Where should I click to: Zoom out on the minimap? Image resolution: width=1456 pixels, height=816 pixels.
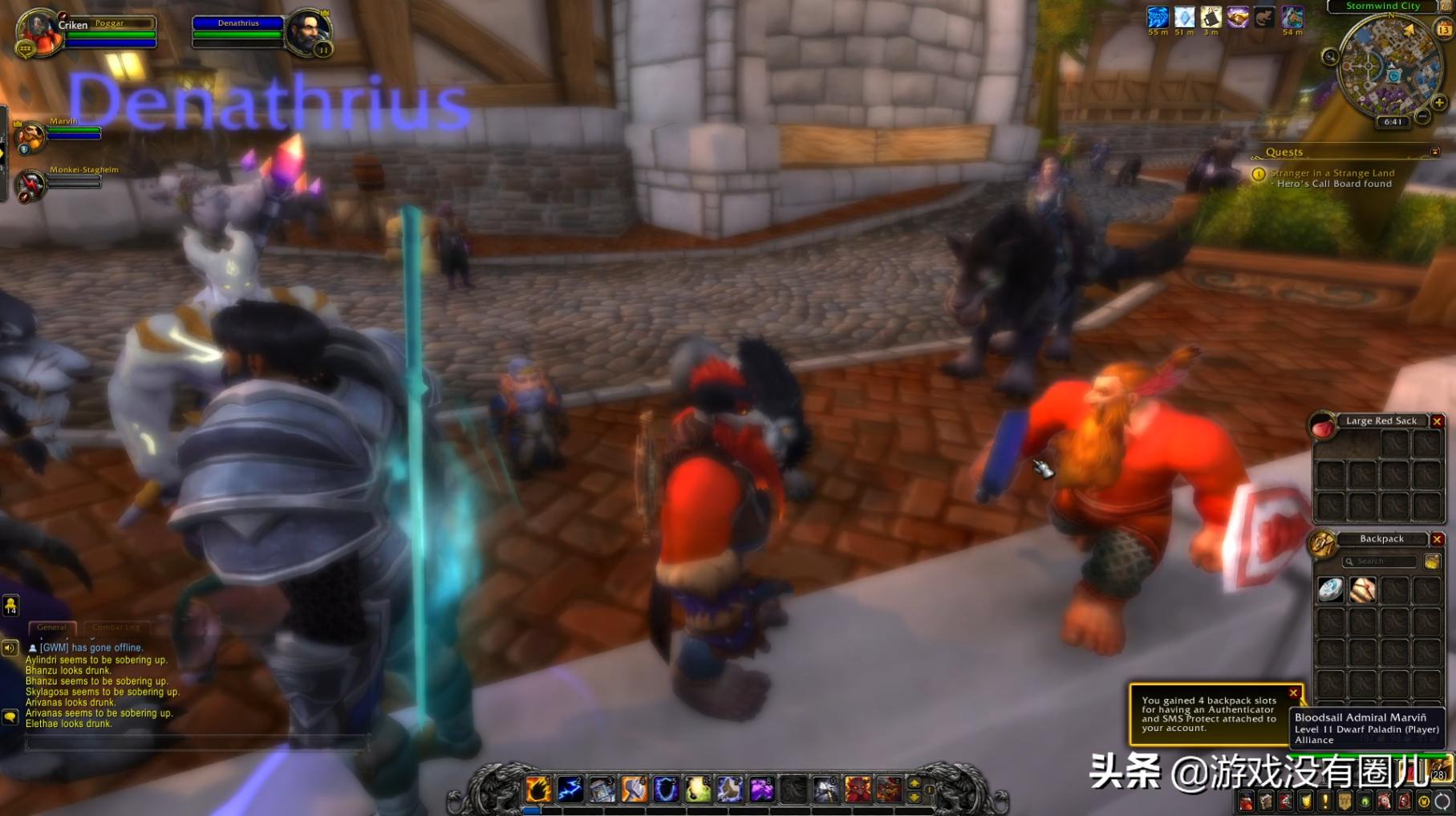click(x=1423, y=116)
